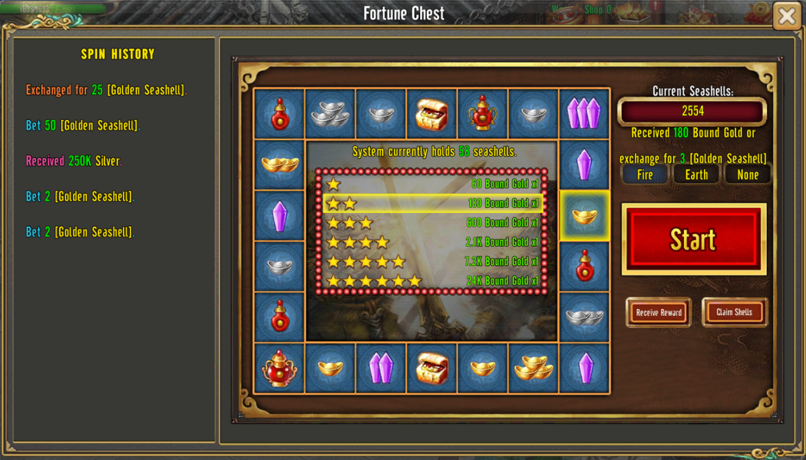Select the one-star Bound Gold reward row
The height and width of the screenshot is (460, 806).
pyautogui.click(x=432, y=184)
